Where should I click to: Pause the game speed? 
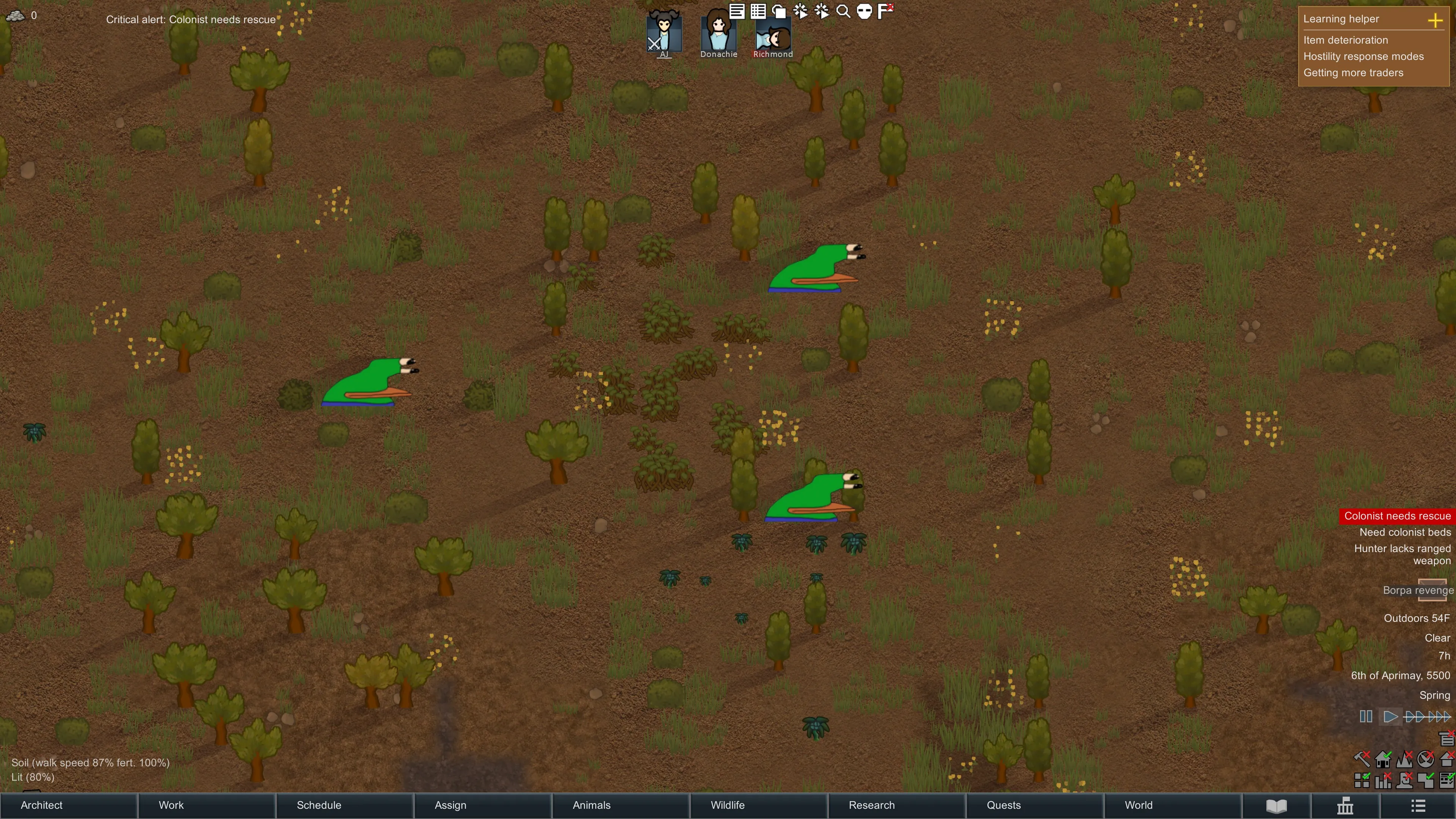pyautogui.click(x=1365, y=717)
